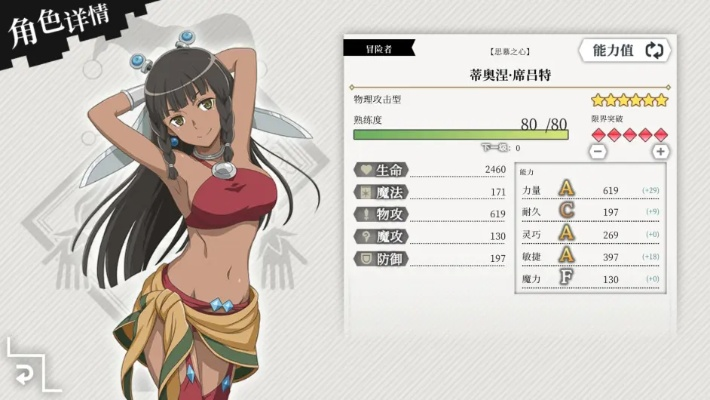Increase limit break with the plus button
Screen dimensions: 710x400
tap(660, 152)
